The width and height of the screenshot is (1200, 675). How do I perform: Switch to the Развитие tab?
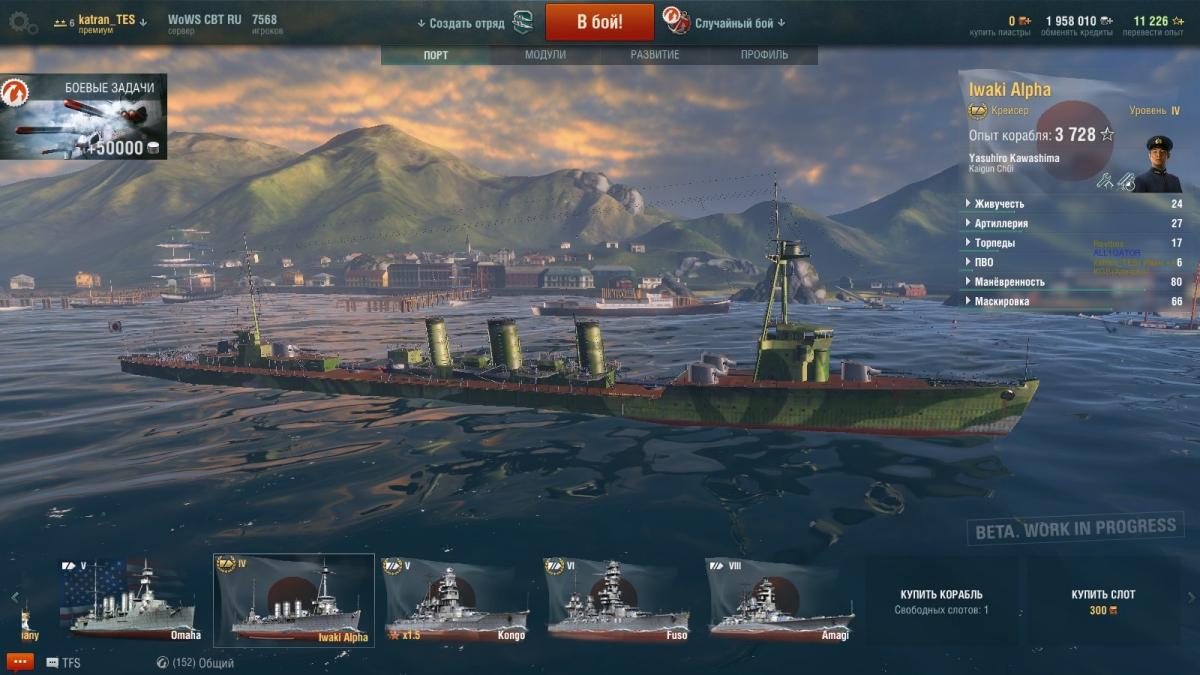point(654,55)
